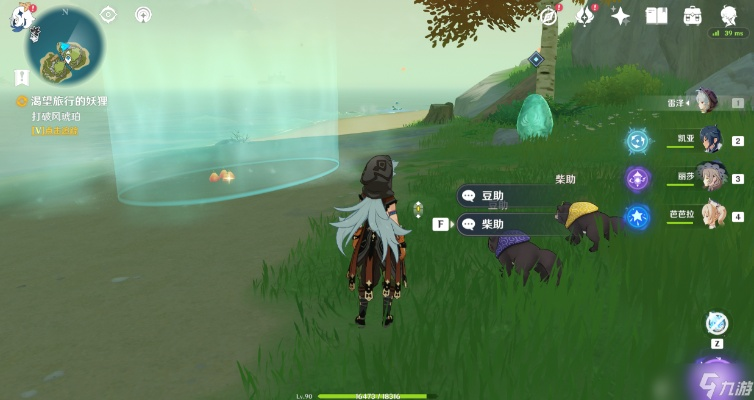The image size is (754, 400).
Task: Open the events compass icon
Action: [x=548, y=15]
